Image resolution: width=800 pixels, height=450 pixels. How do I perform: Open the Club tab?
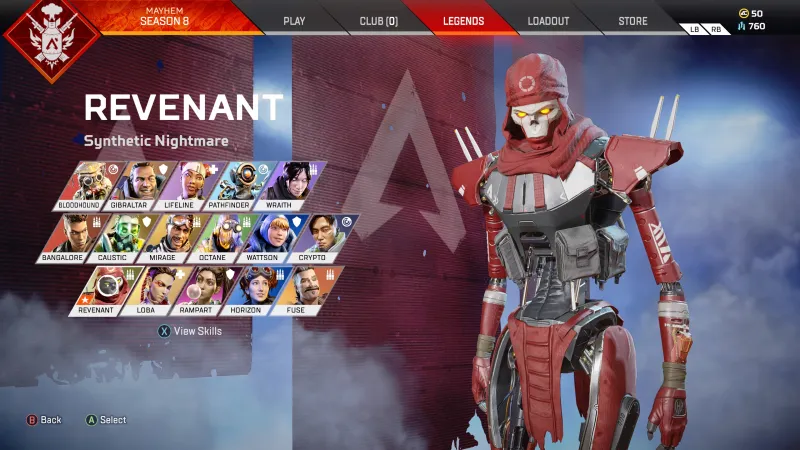click(378, 20)
